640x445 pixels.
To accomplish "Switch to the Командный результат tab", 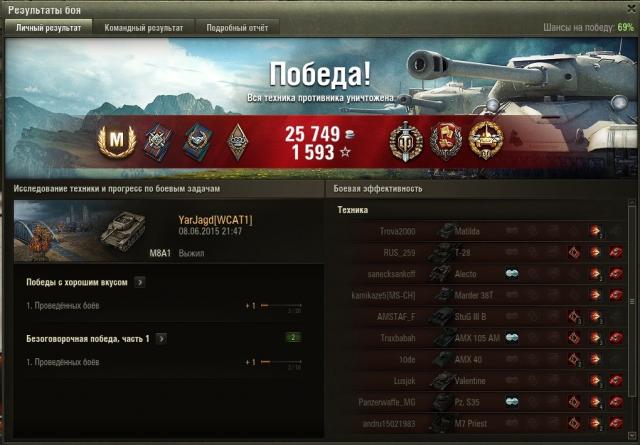I will point(144,28).
